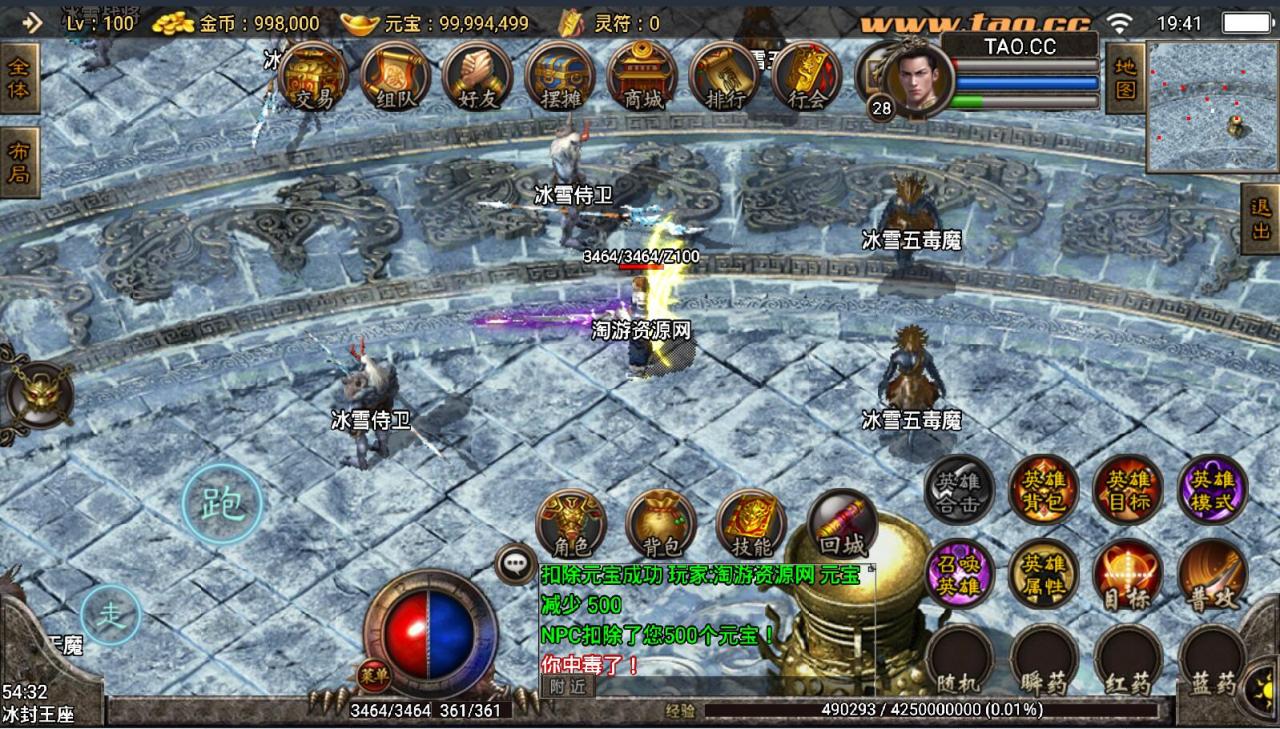Enter the 商城 shop
This screenshot has height=729, width=1280.
642,77
